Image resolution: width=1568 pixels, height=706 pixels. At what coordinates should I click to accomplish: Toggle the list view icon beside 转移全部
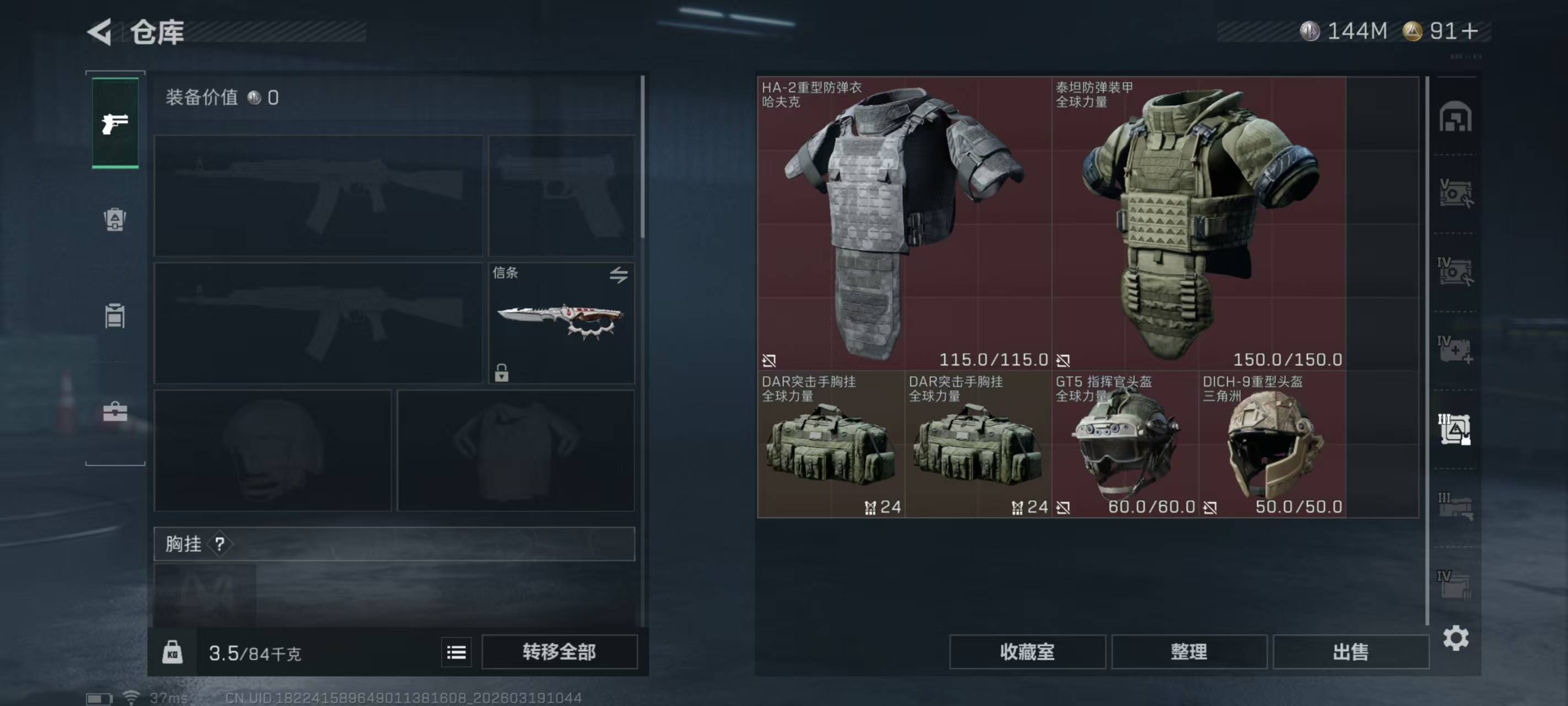pyautogui.click(x=457, y=652)
